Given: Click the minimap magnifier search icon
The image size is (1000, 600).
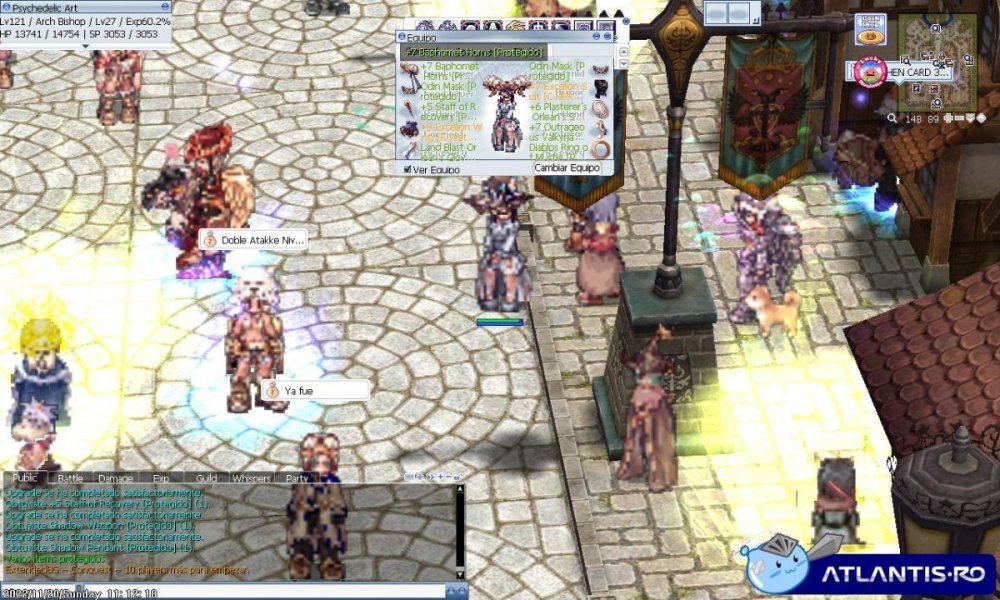Looking at the screenshot, I should click(892, 118).
